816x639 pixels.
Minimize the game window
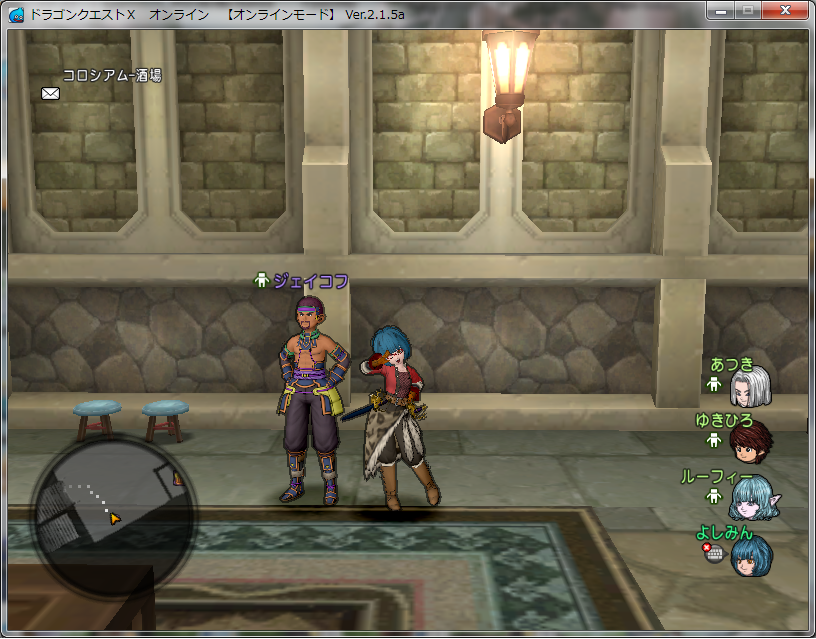[x=721, y=11]
